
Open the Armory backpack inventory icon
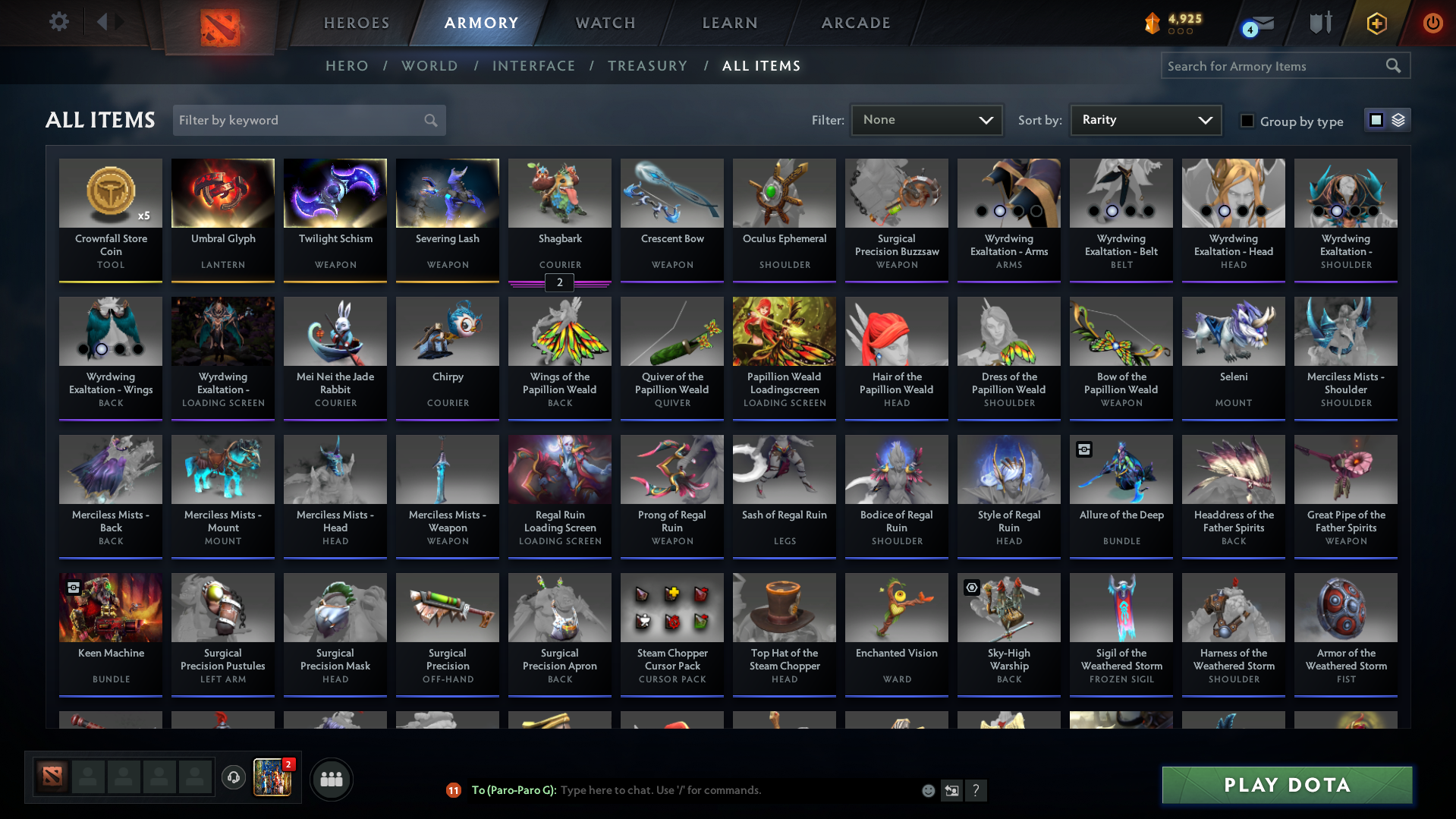[x=1319, y=23]
